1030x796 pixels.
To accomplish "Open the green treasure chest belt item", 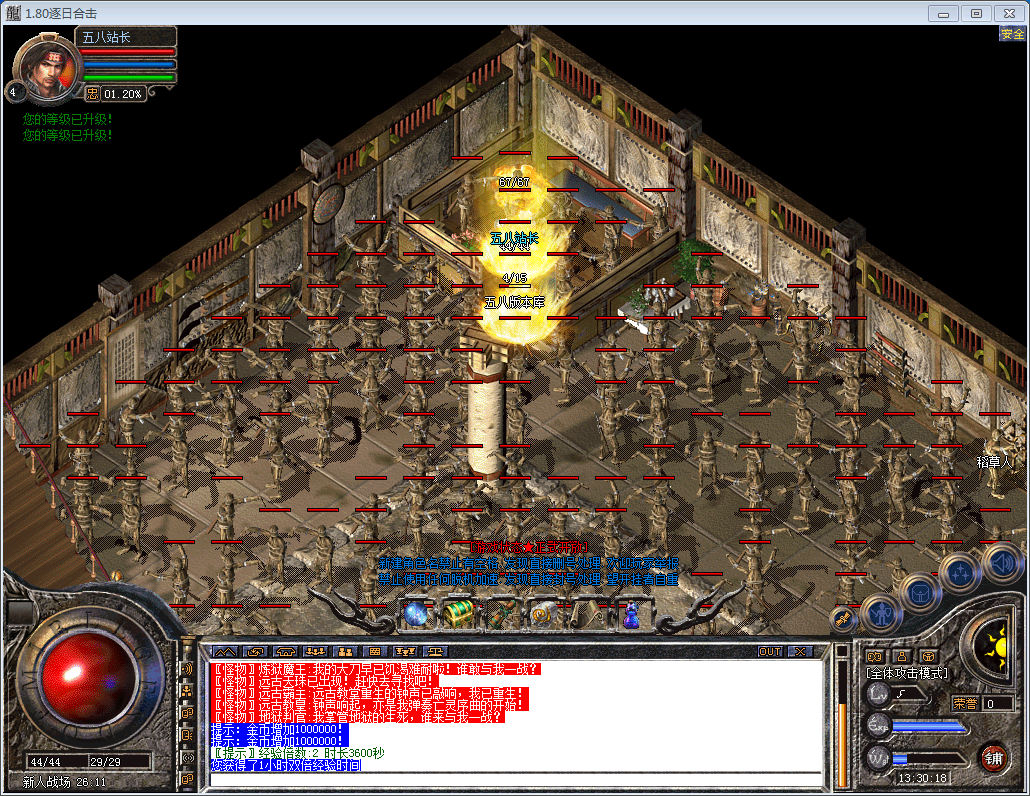I will coord(459,613).
